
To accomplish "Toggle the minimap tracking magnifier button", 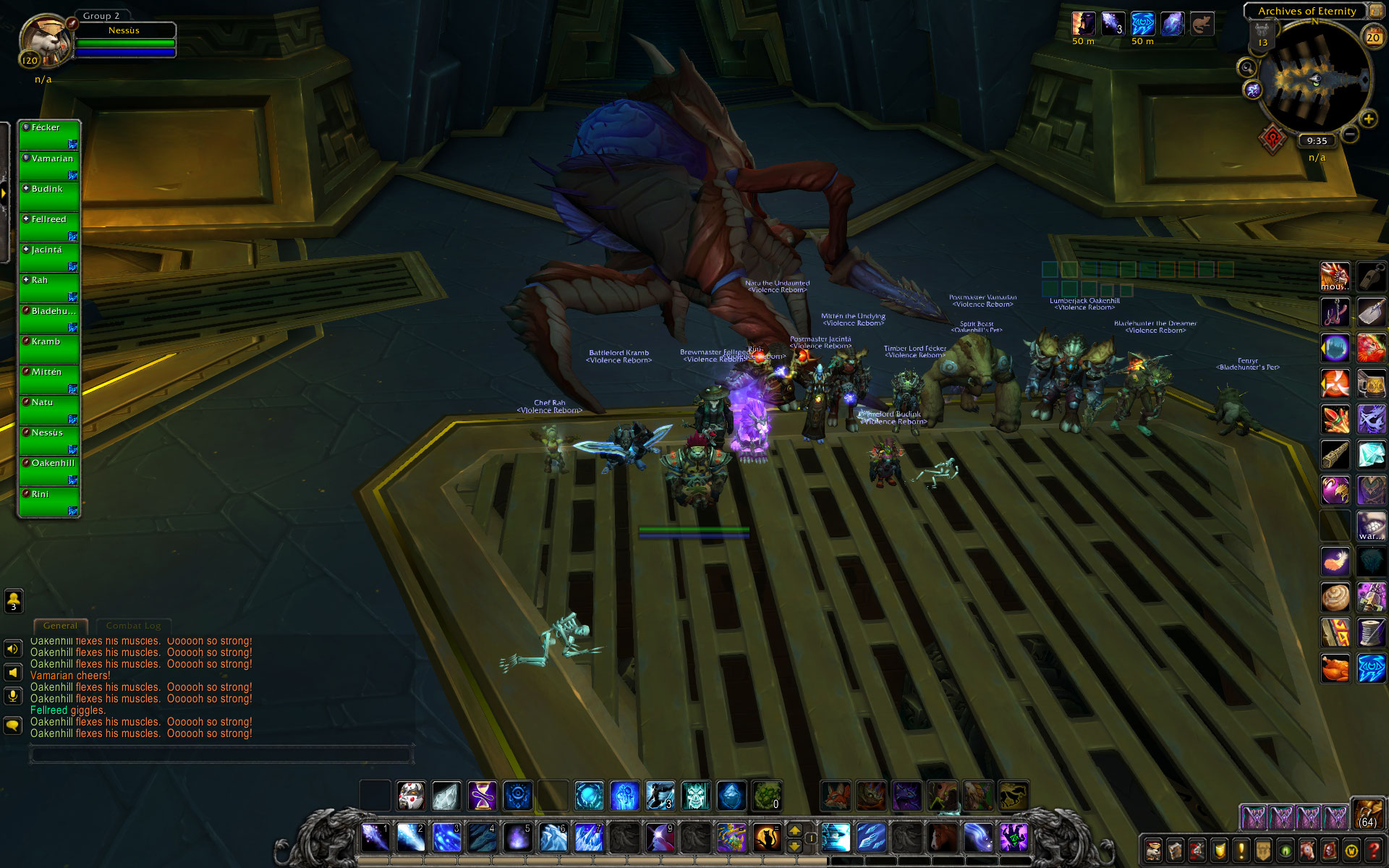I will point(1246,68).
